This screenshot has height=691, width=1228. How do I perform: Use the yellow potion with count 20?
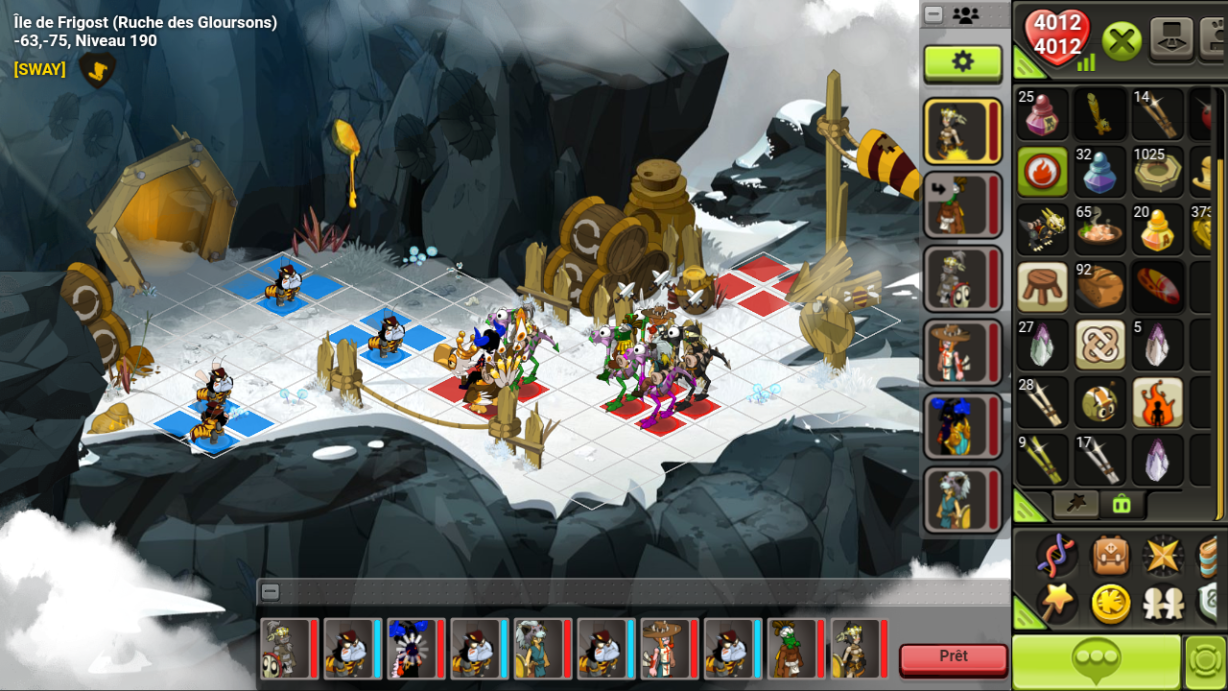[1157, 229]
